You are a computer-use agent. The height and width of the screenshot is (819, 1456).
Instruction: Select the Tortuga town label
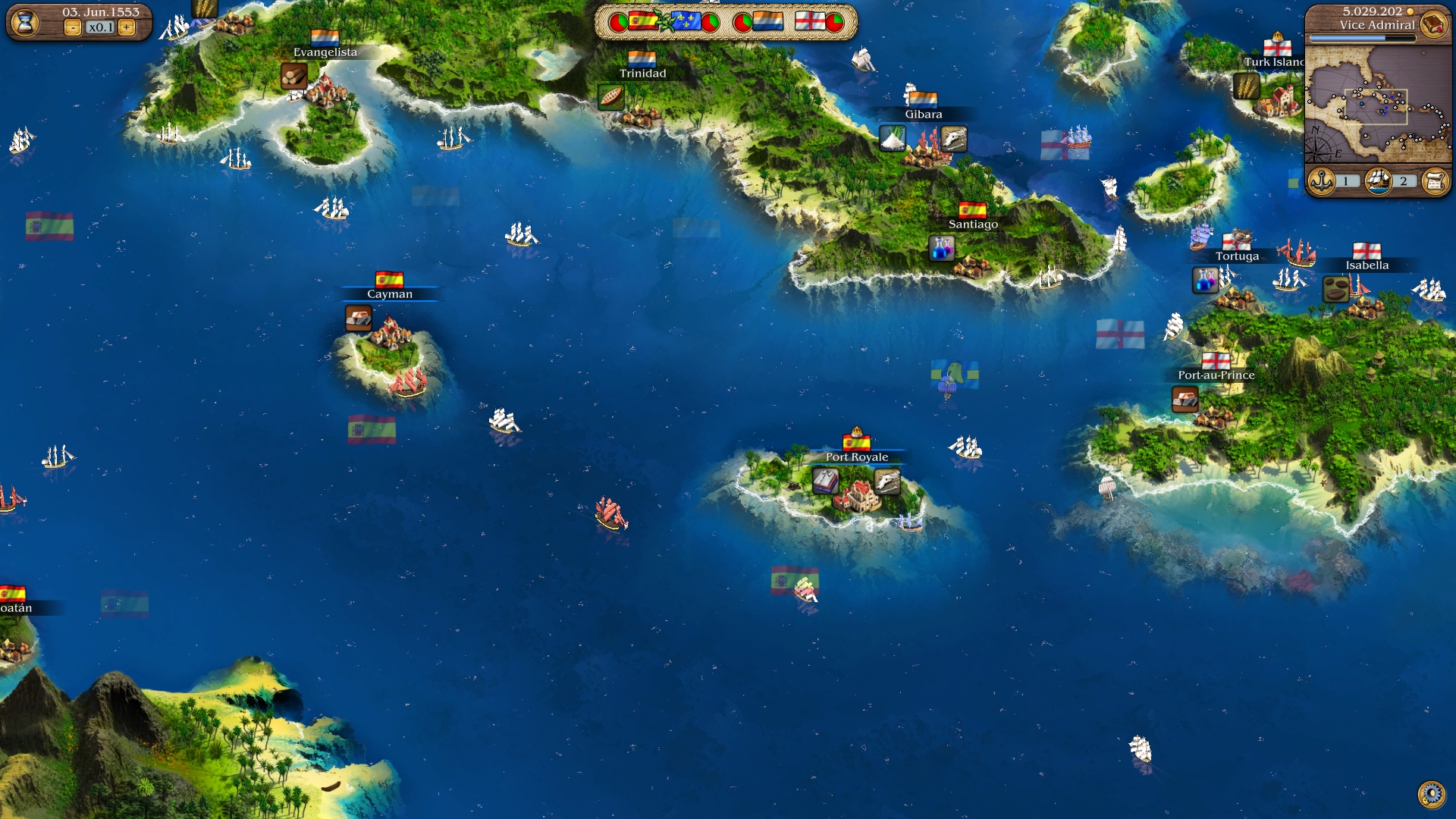(1237, 256)
